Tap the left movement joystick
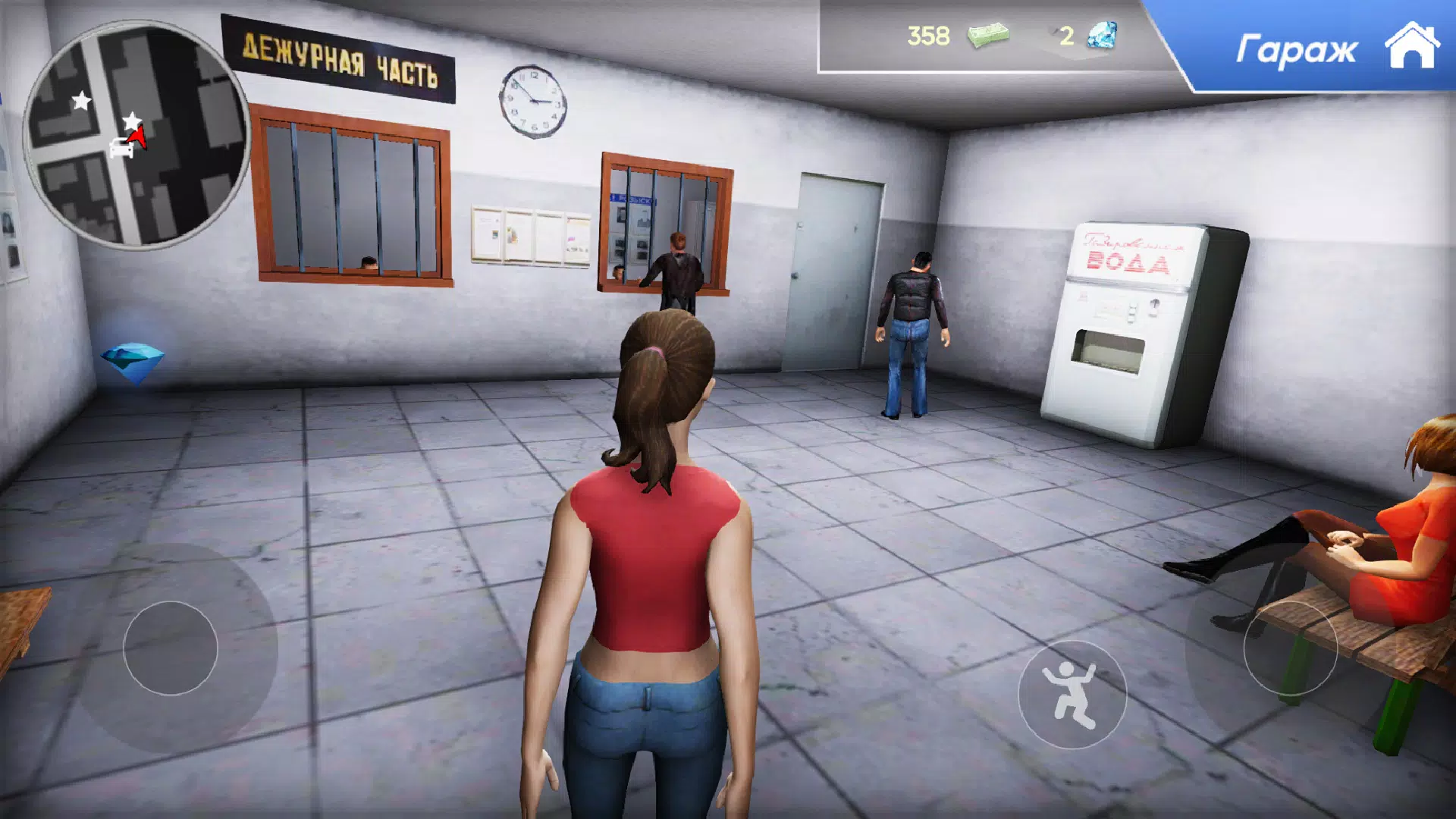Screen dimensions: 1456x819 (x=171, y=648)
